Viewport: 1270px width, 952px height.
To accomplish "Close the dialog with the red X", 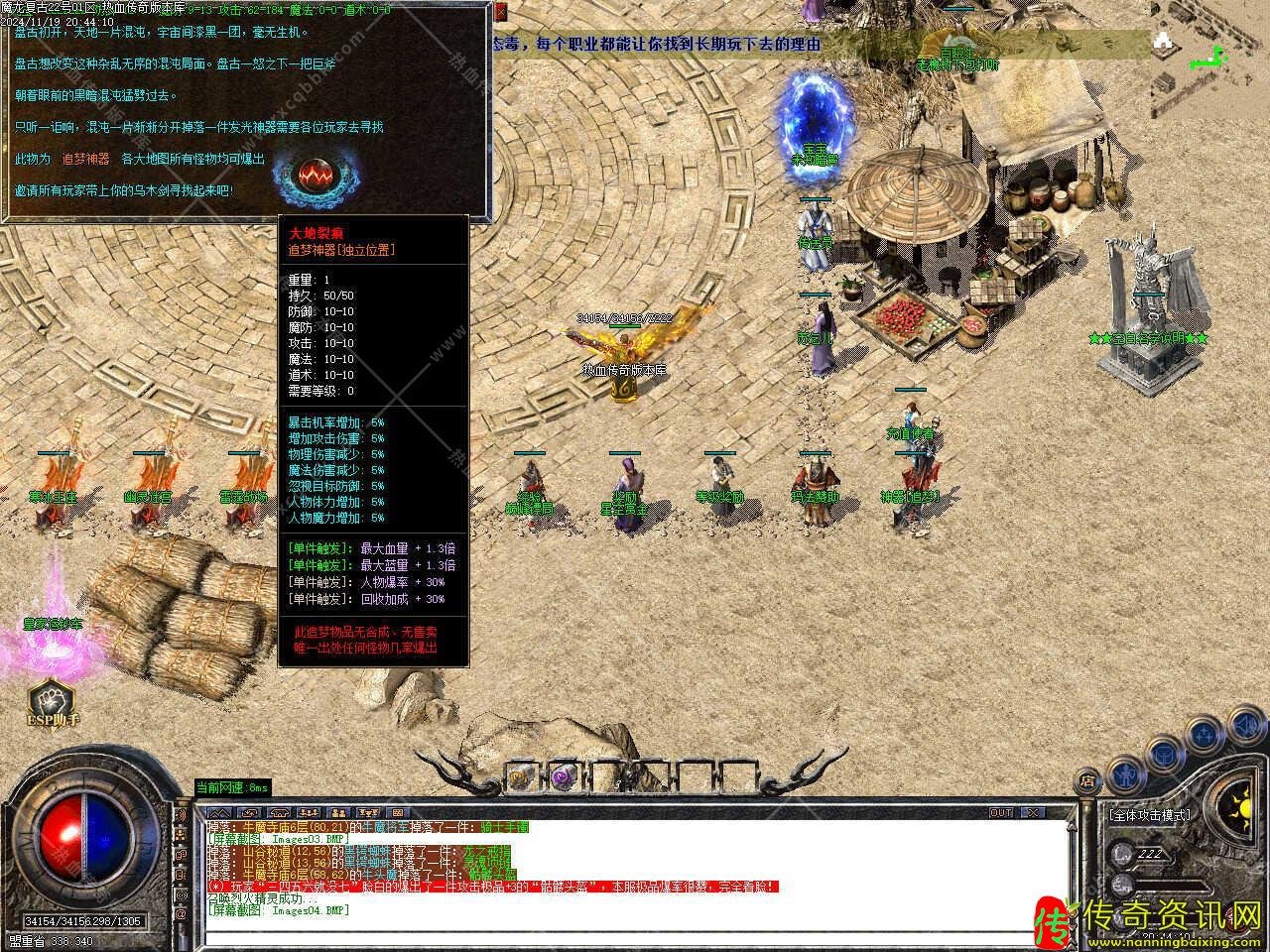I will pyautogui.click(x=501, y=13).
